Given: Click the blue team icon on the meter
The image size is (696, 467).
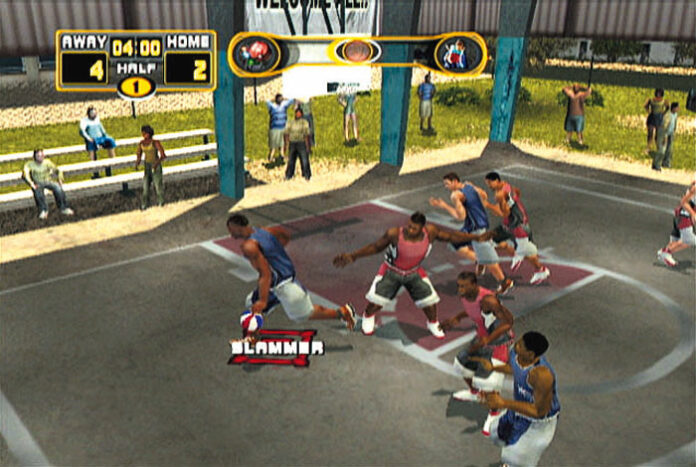Looking at the screenshot, I should (x=456, y=54).
